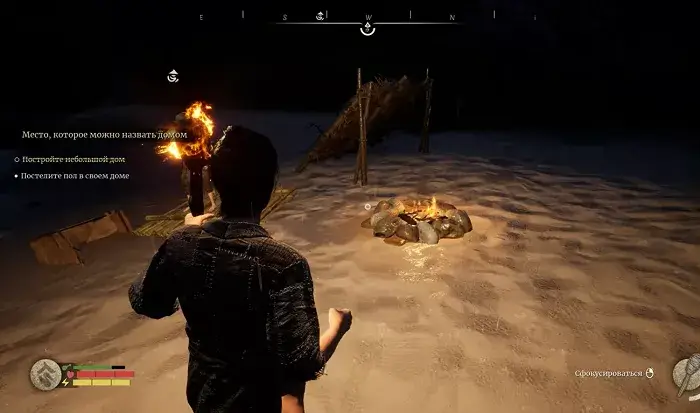Click the compass bar's W heading marker
Image resolution: width=700 pixels, height=413 pixels.
tap(368, 17)
